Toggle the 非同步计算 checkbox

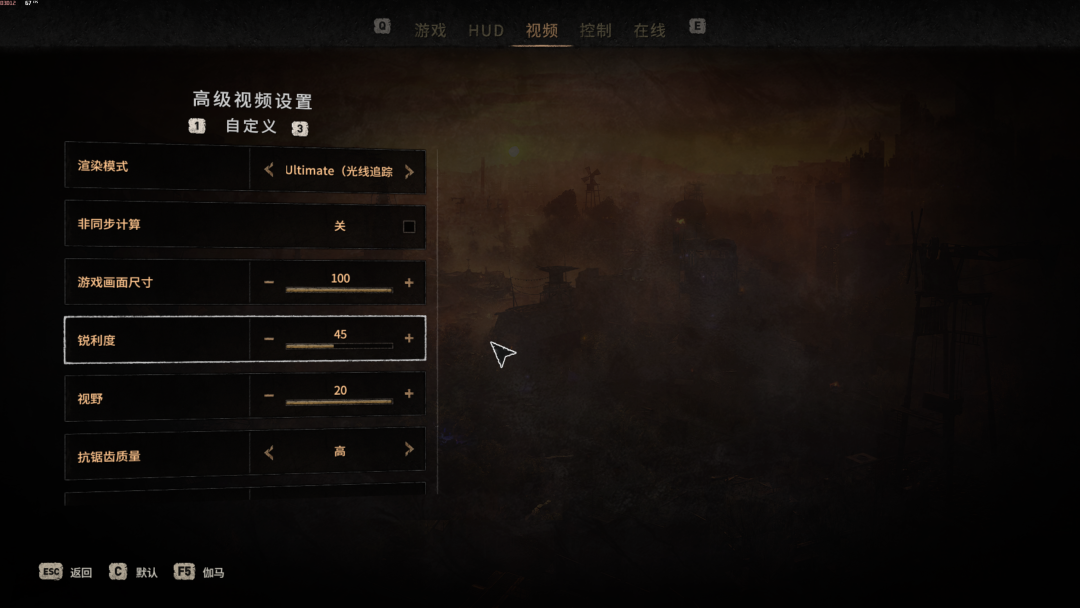click(x=409, y=227)
